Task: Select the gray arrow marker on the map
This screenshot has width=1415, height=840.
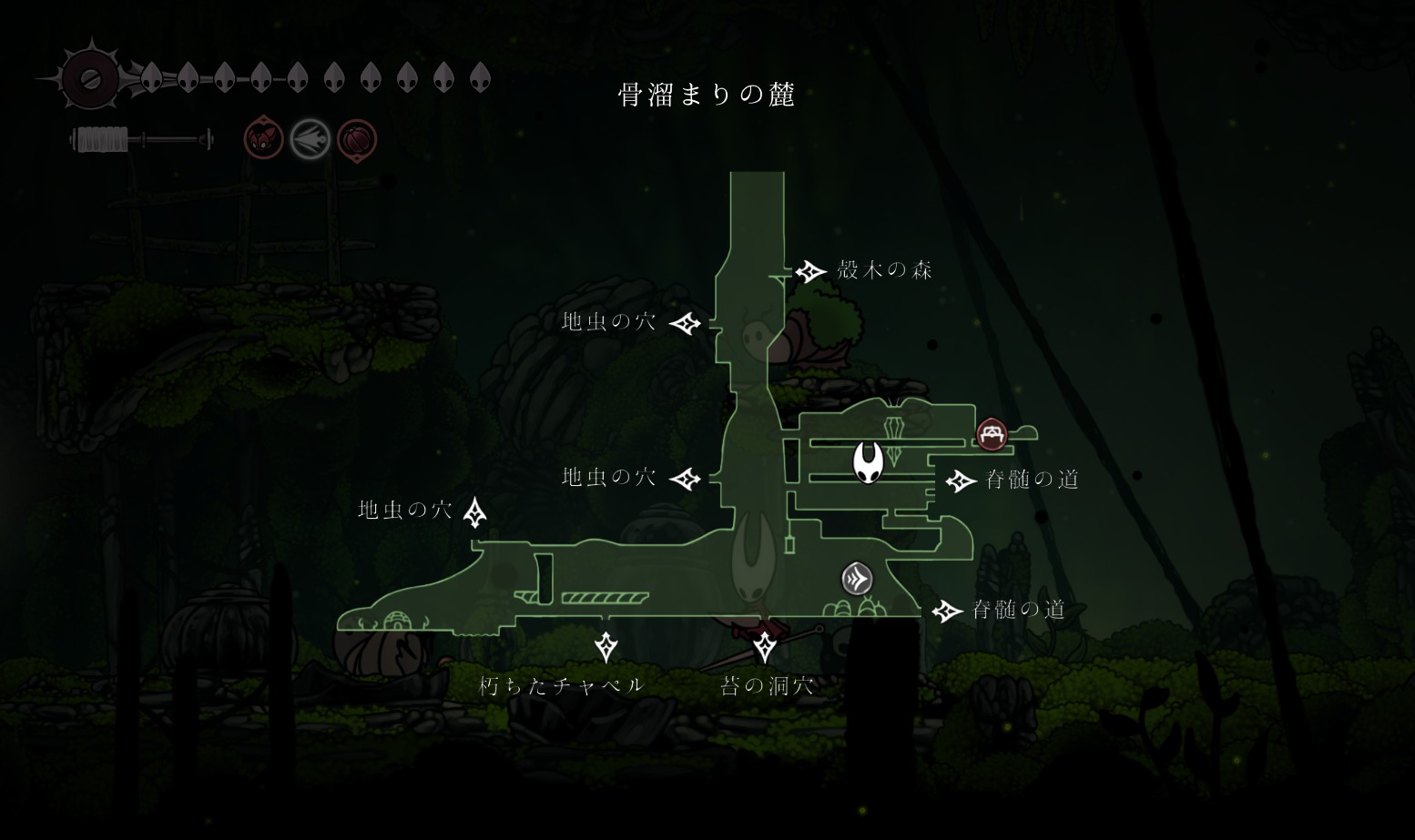Action: coord(857,579)
